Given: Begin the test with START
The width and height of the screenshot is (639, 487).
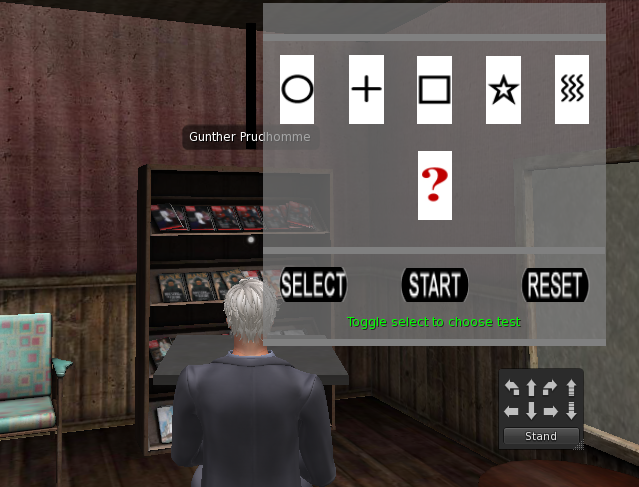Looking at the screenshot, I should tap(435, 285).
